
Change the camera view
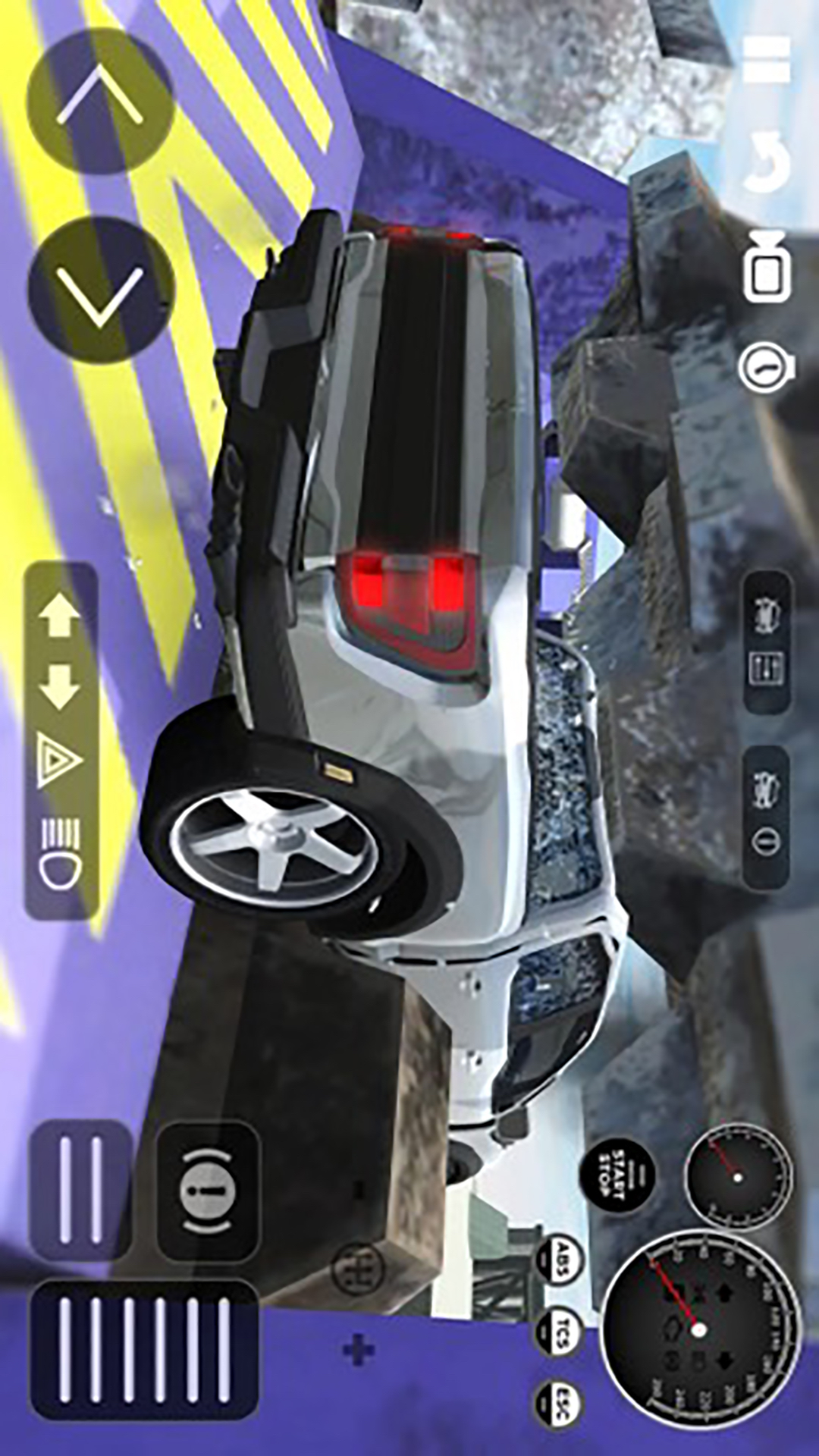coord(767,267)
